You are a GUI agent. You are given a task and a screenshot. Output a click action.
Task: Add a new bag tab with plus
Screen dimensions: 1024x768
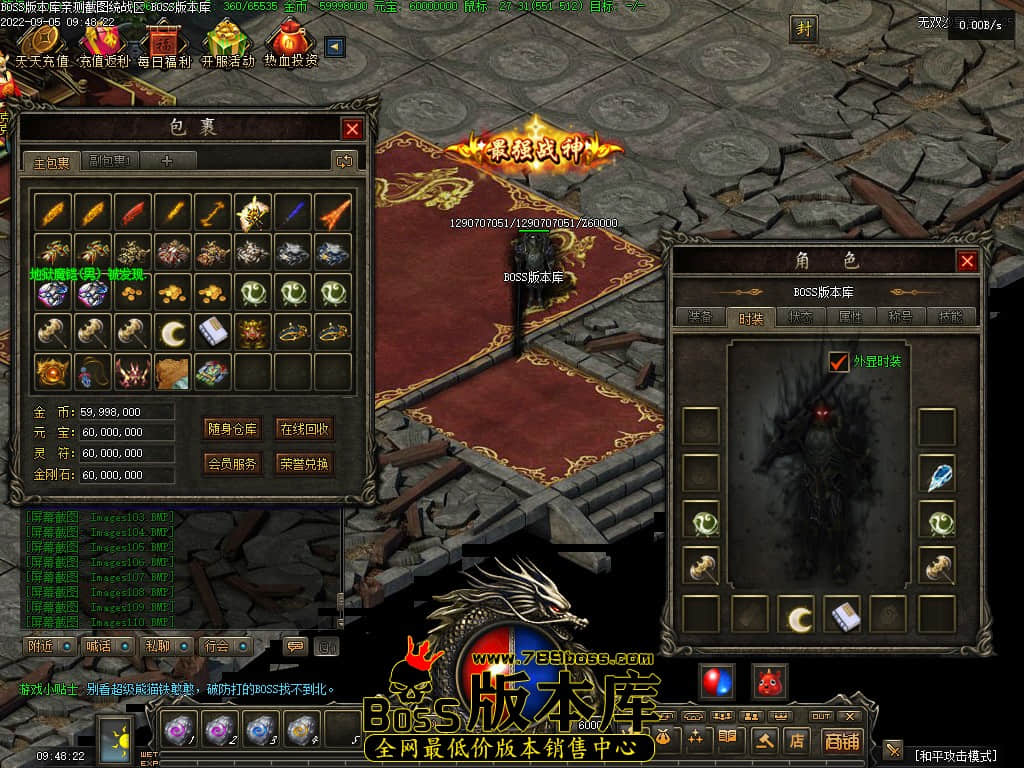[x=167, y=160]
